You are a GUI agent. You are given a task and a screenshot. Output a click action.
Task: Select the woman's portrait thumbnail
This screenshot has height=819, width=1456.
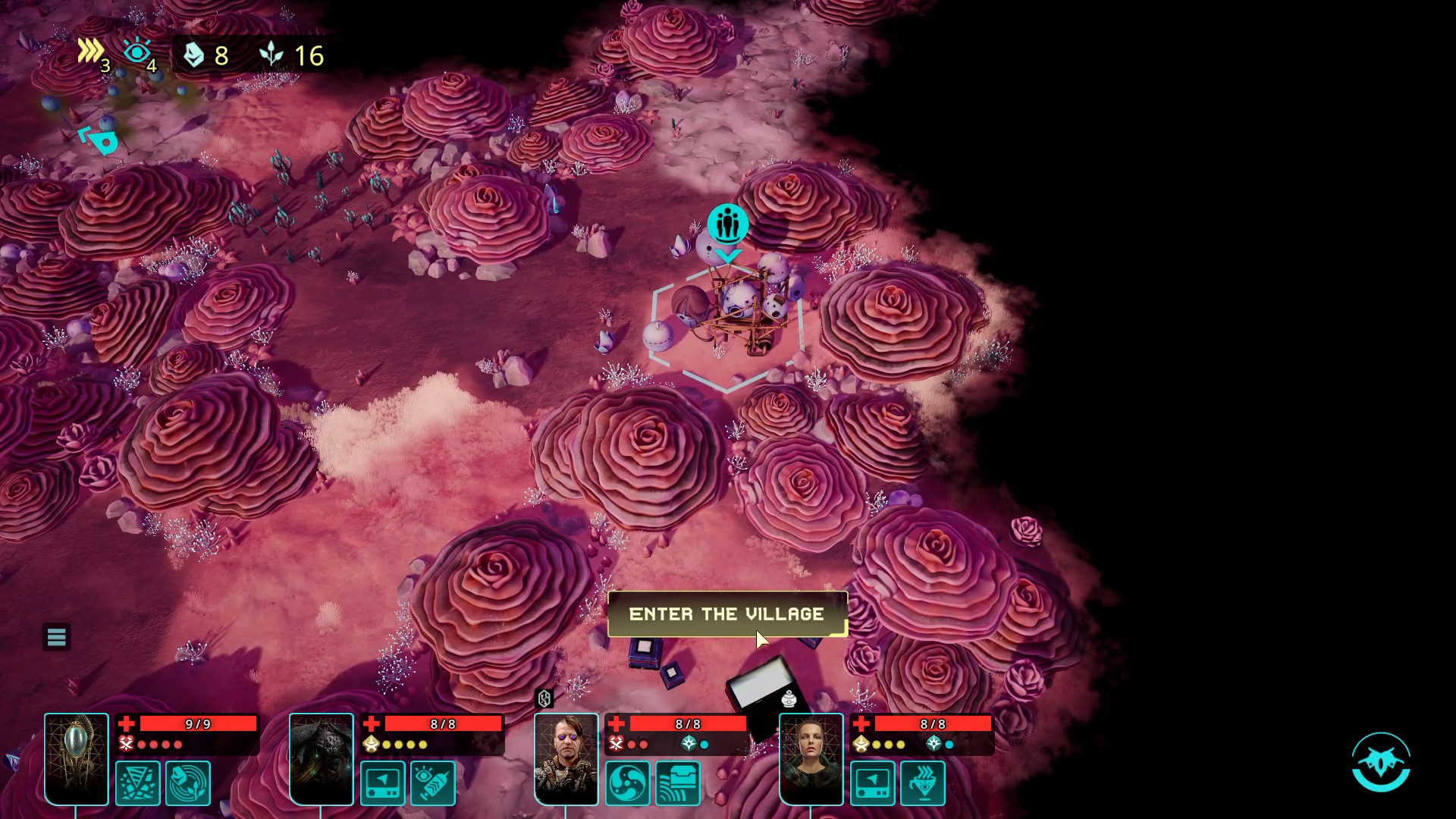click(x=810, y=758)
